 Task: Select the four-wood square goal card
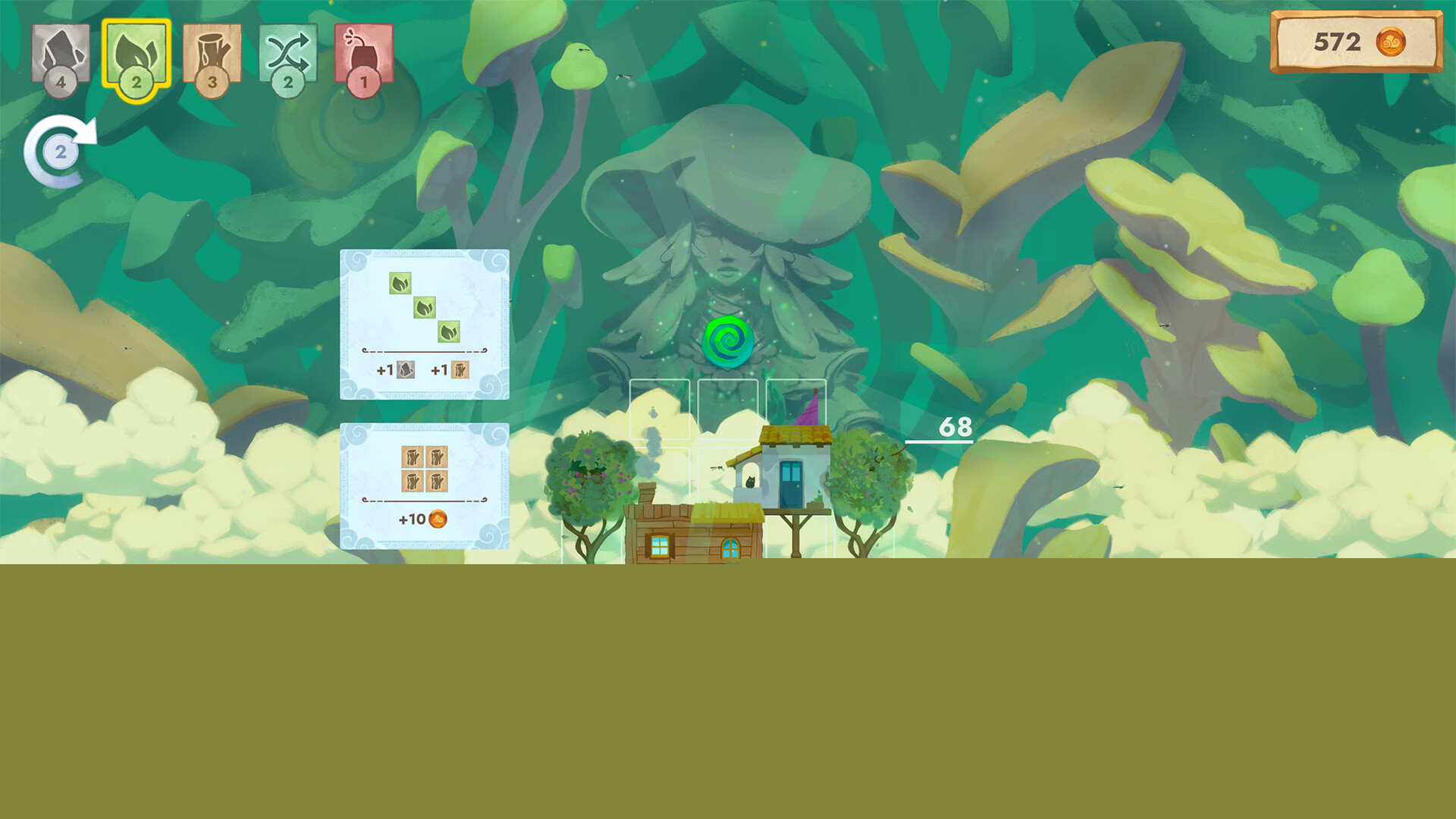(x=425, y=486)
